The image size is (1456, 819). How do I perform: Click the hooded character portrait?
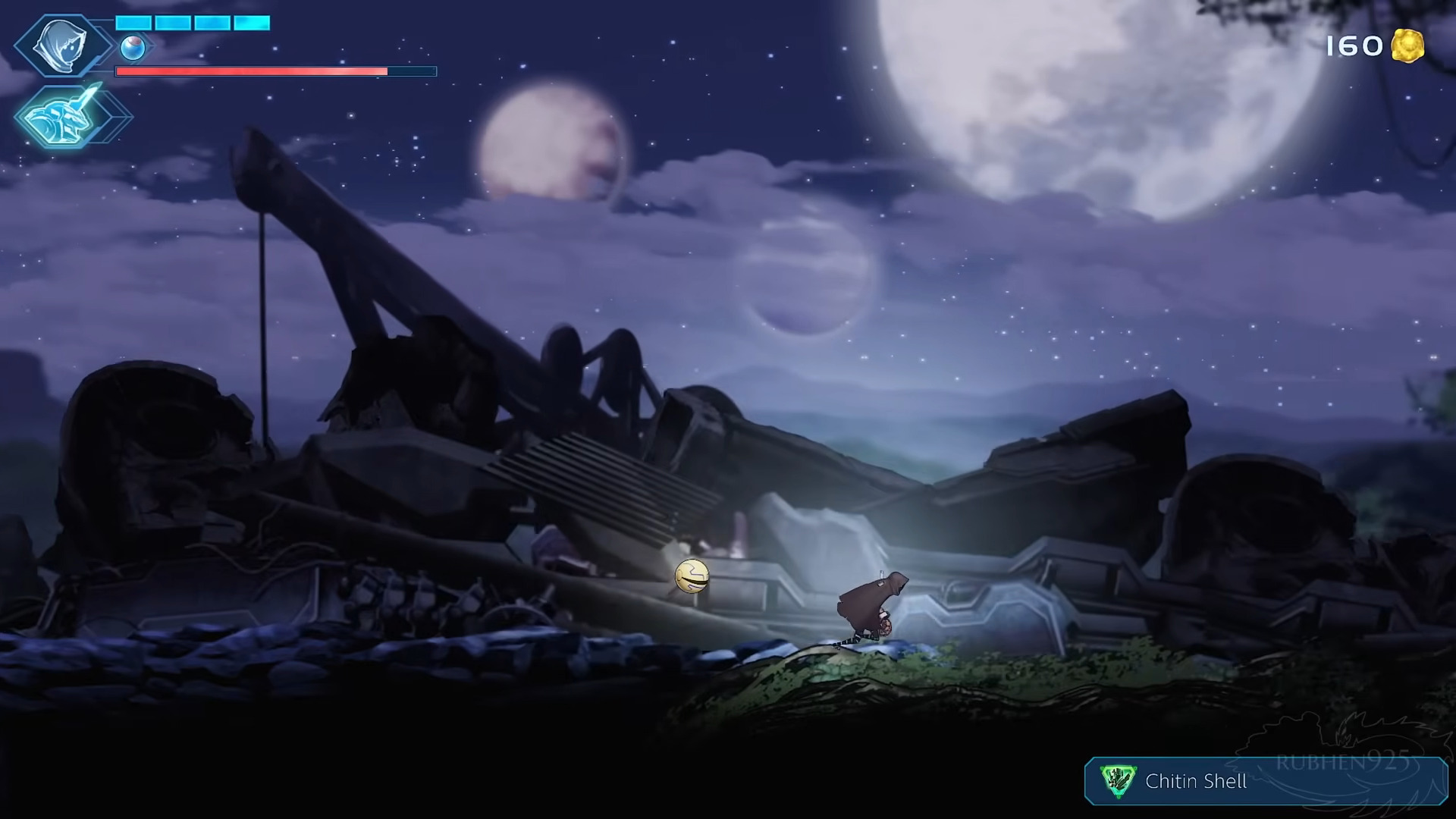(62, 46)
